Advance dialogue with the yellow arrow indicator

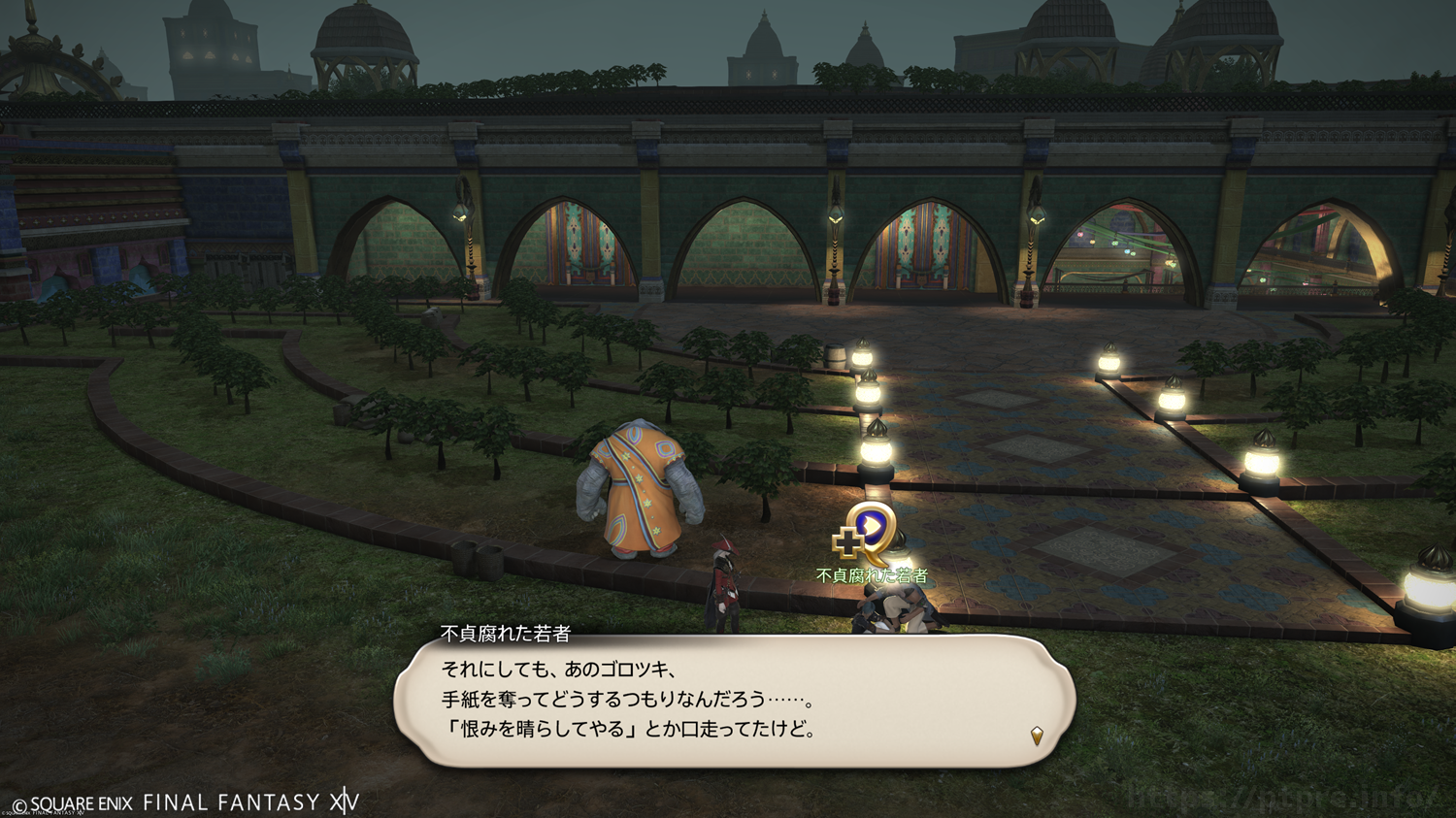click(x=1037, y=736)
